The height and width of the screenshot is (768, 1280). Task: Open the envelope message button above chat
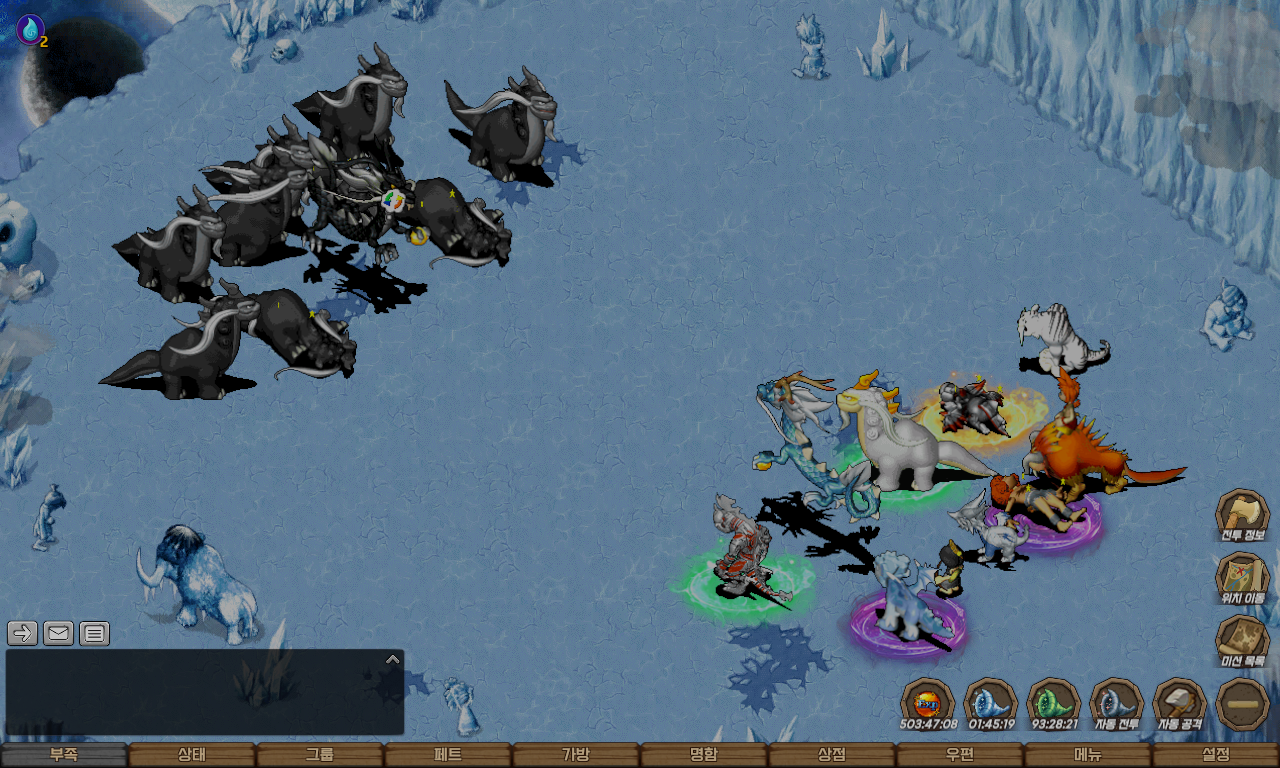click(x=59, y=633)
